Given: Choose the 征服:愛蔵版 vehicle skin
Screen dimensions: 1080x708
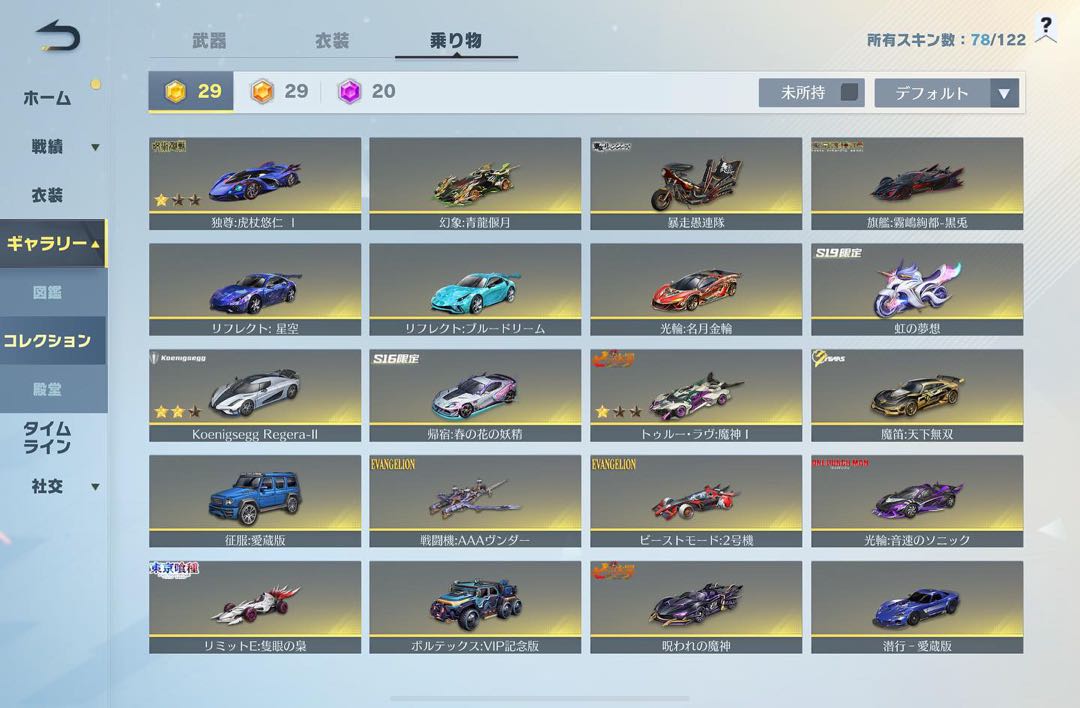Looking at the screenshot, I should [x=255, y=502].
